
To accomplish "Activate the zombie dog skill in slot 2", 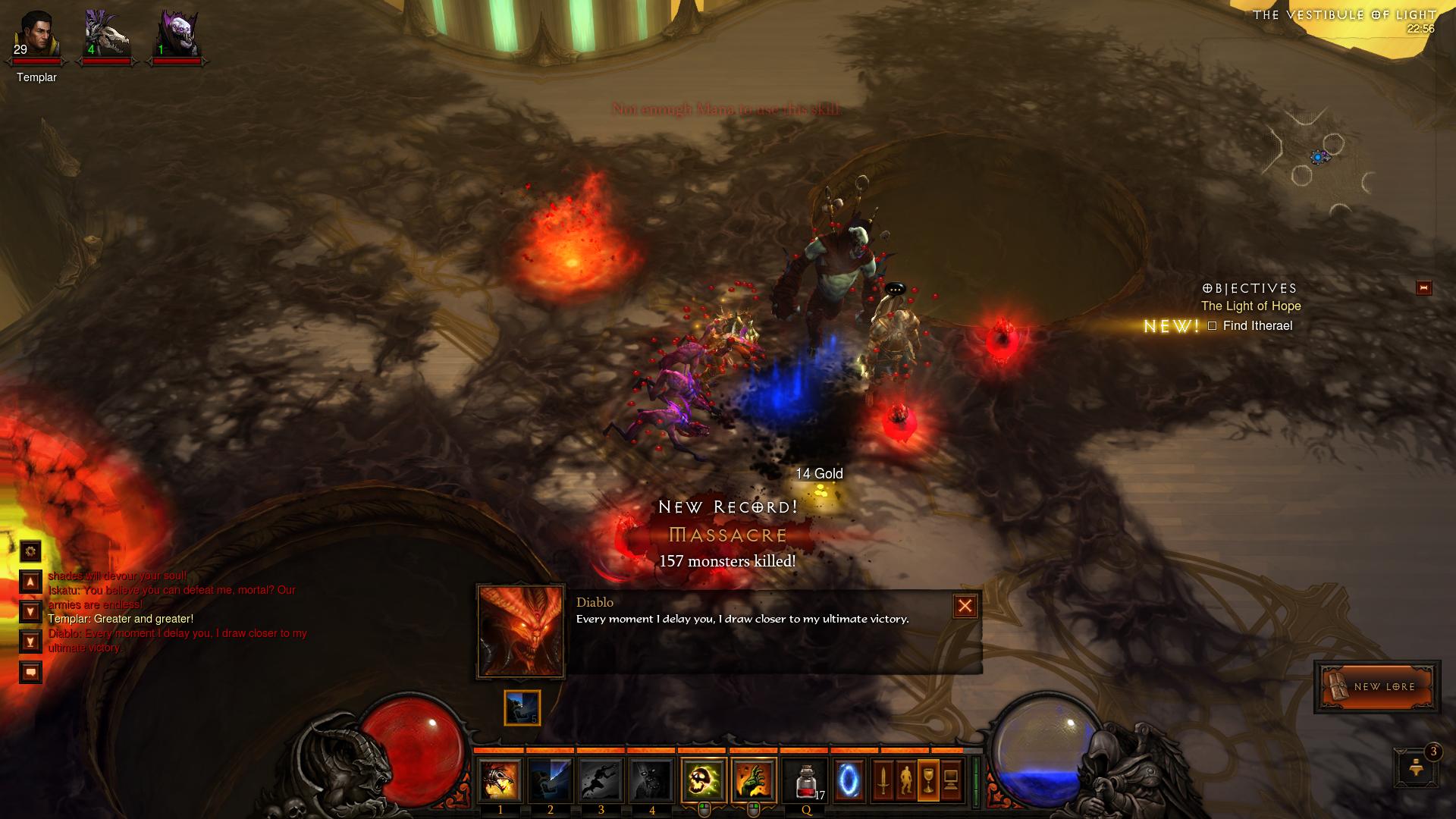I will pyautogui.click(x=551, y=780).
